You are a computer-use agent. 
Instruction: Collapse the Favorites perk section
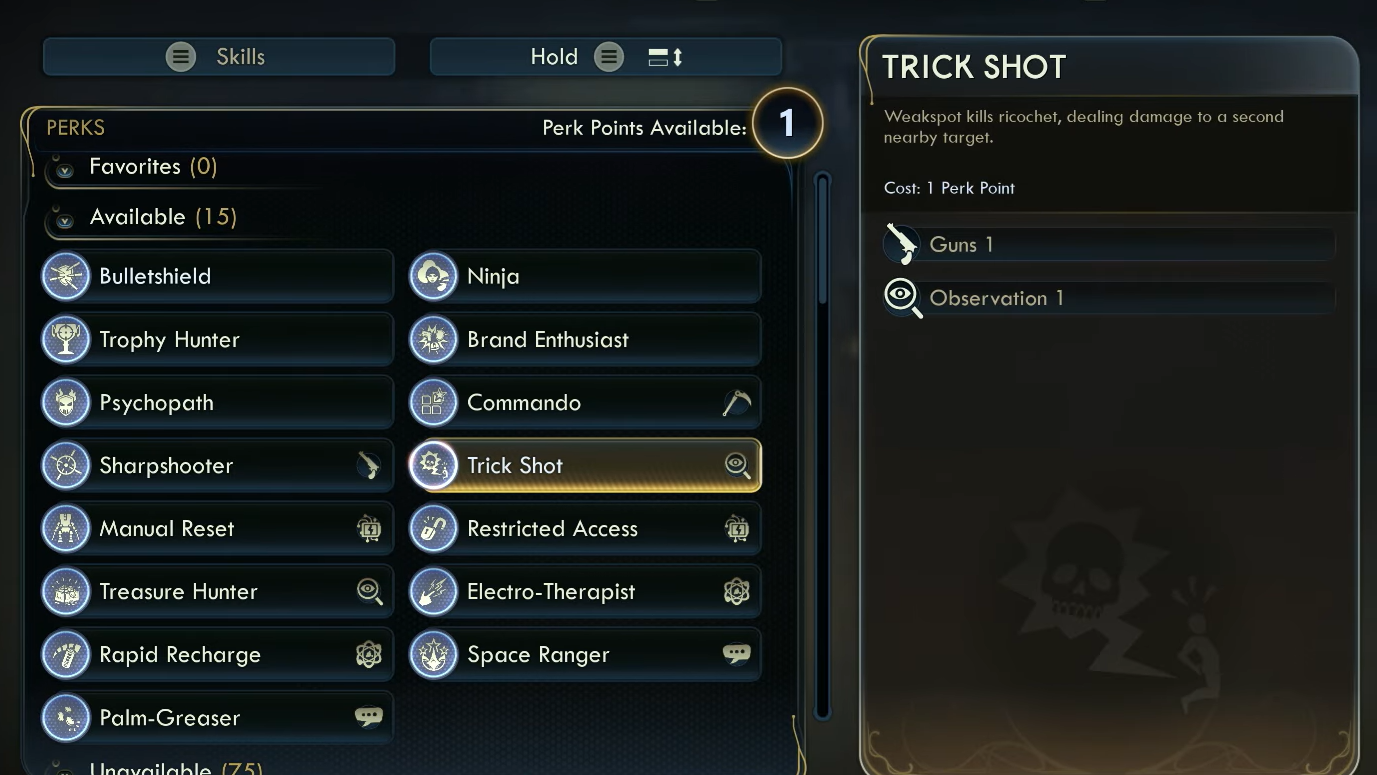click(x=65, y=169)
